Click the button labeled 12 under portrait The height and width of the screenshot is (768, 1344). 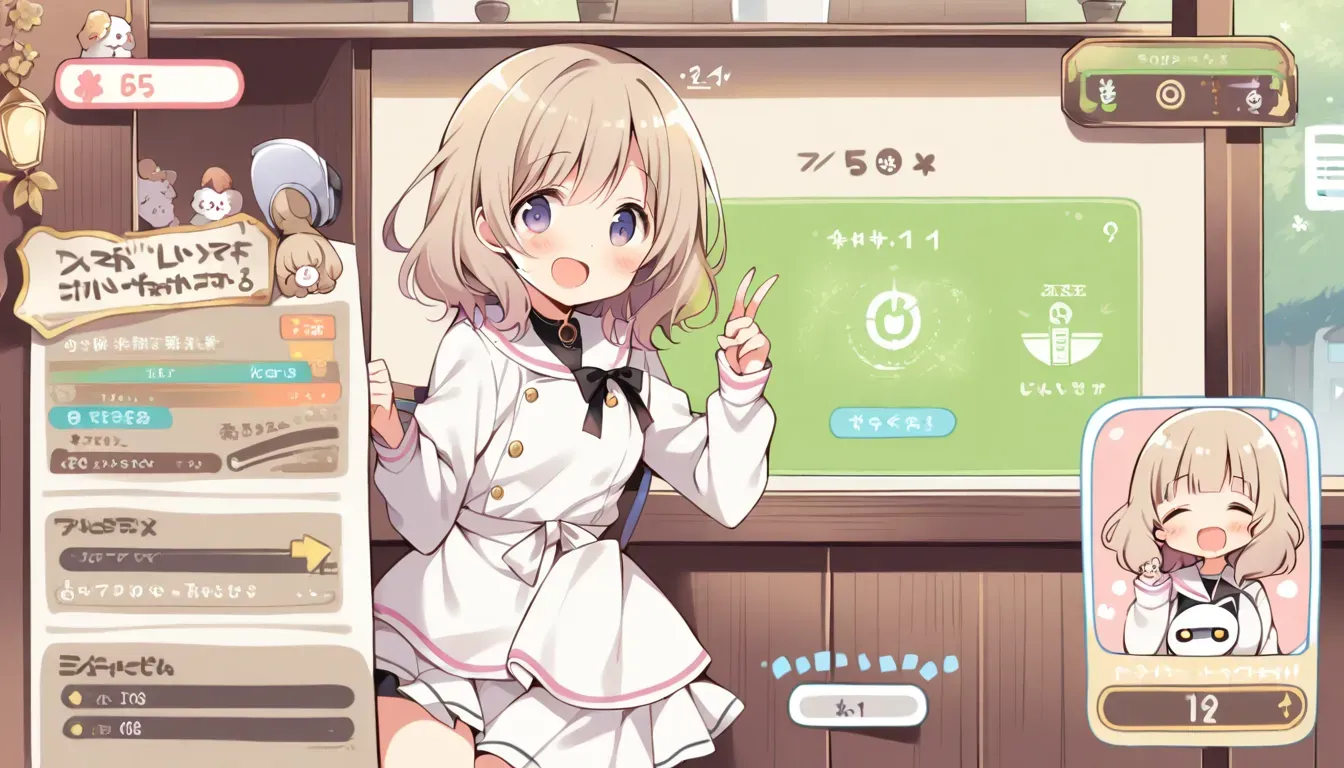1201,708
